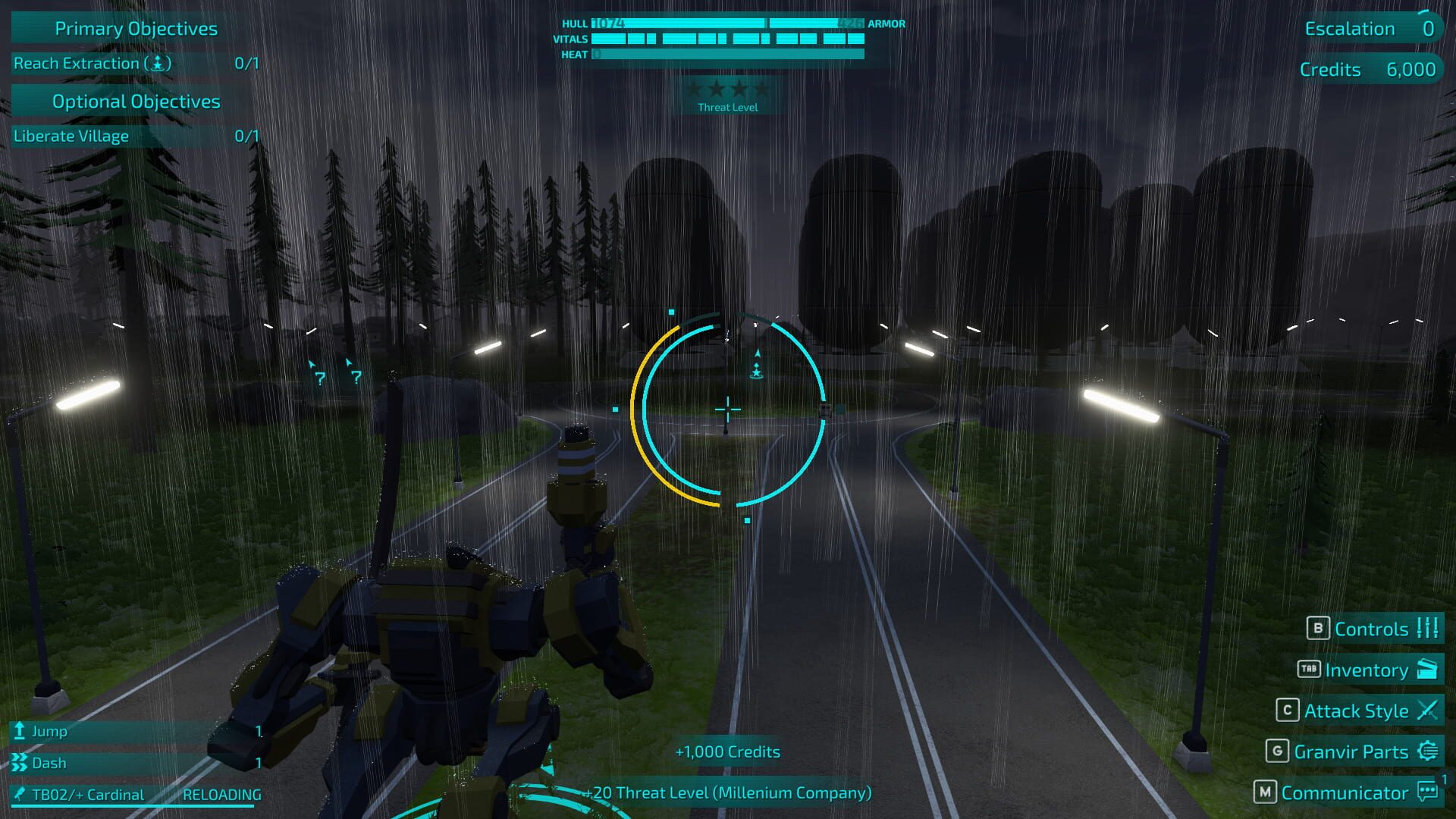The image size is (1456, 819).
Task: Open Controls using the sliders icon
Action: tap(1429, 629)
